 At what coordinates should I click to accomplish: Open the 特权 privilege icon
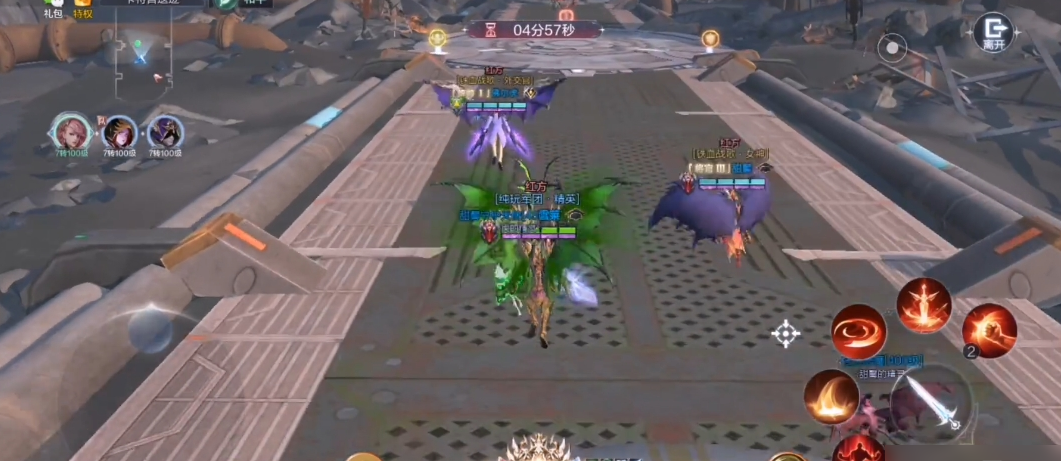click(82, 6)
